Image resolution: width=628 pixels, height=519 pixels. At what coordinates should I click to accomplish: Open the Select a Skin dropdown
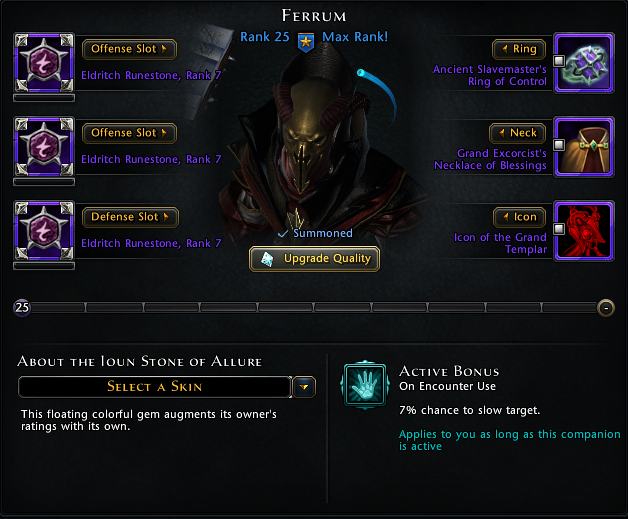coord(155,387)
